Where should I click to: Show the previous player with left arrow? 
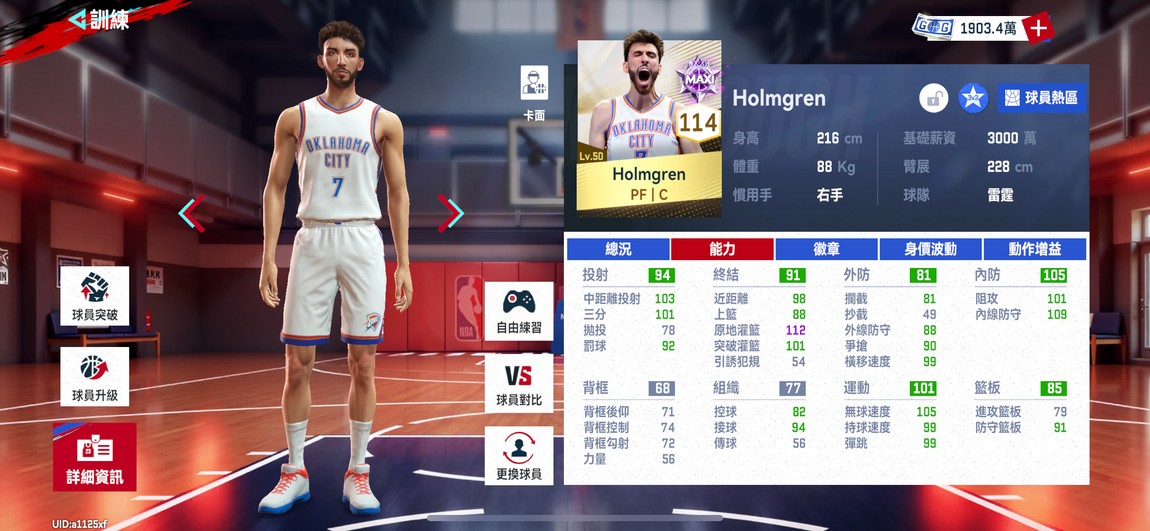click(x=191, y=213)
